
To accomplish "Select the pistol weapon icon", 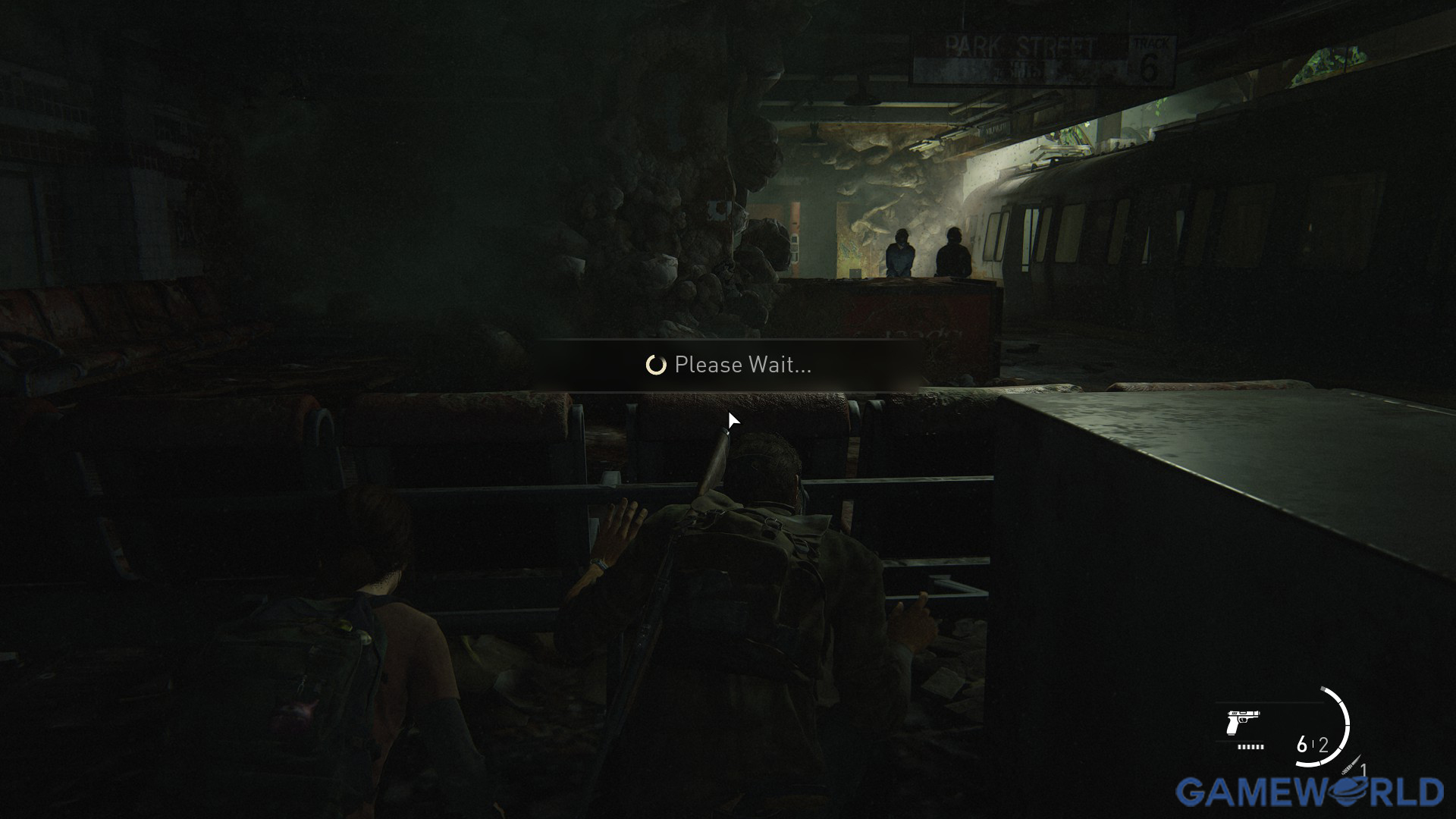I will pyautogui.click(x=1242, y=723).
